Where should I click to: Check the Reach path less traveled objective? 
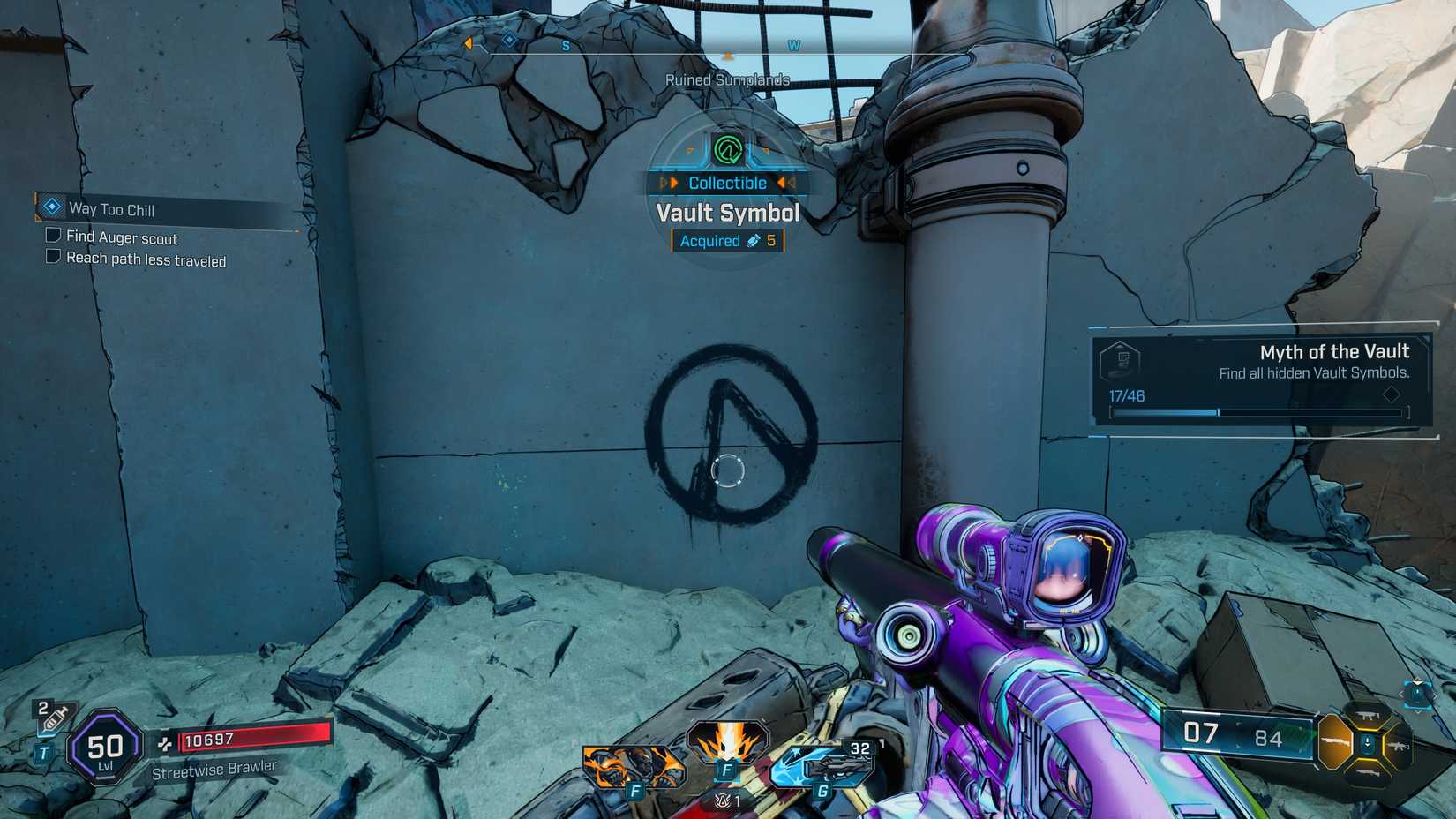tap(53, 258)
